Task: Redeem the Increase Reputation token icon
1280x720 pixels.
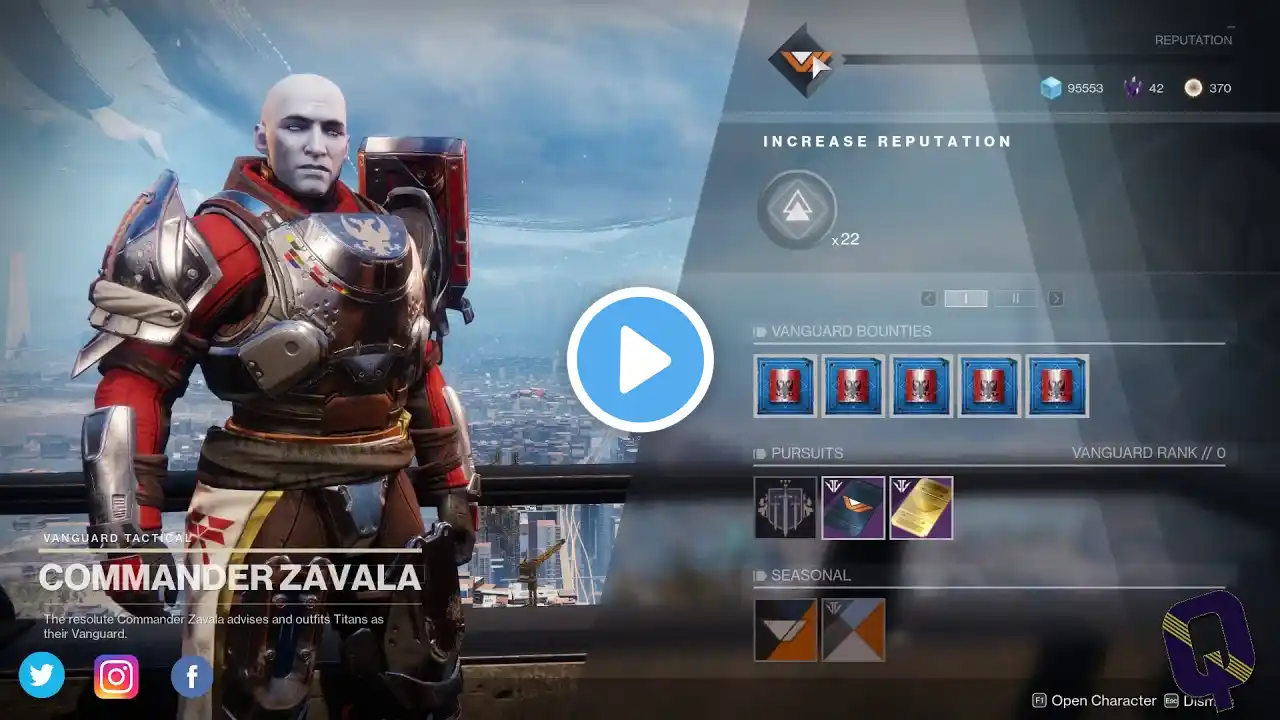Action: [x=797, y=209]
